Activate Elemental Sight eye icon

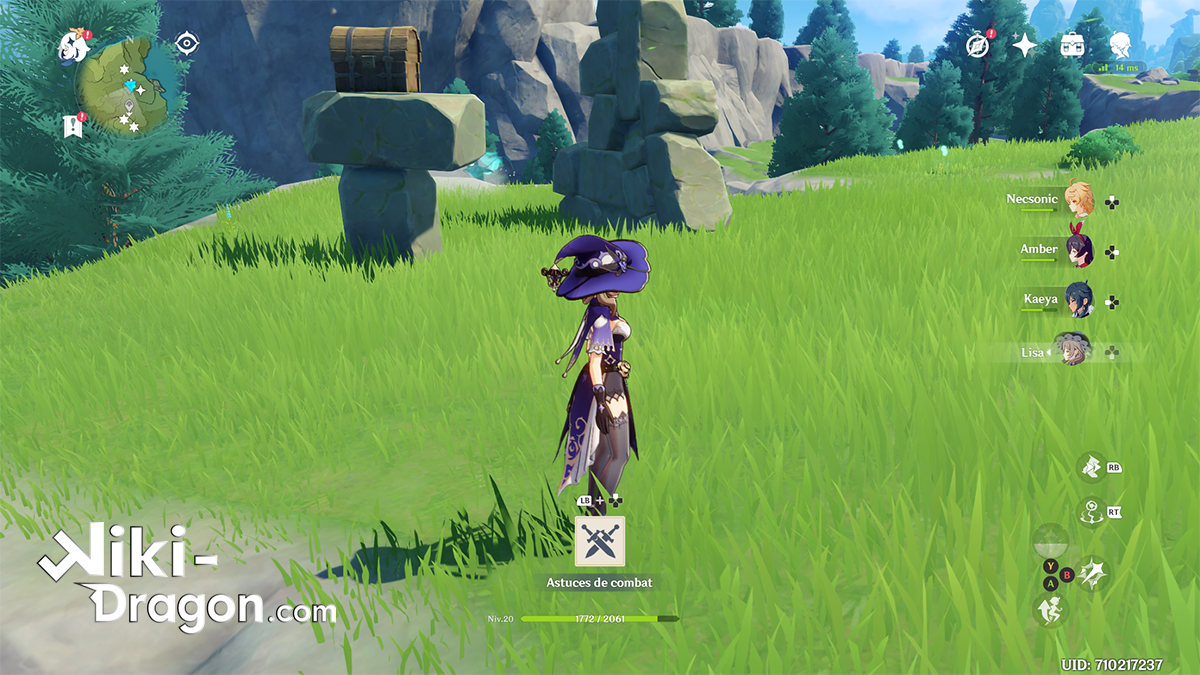tap(186, 43)
